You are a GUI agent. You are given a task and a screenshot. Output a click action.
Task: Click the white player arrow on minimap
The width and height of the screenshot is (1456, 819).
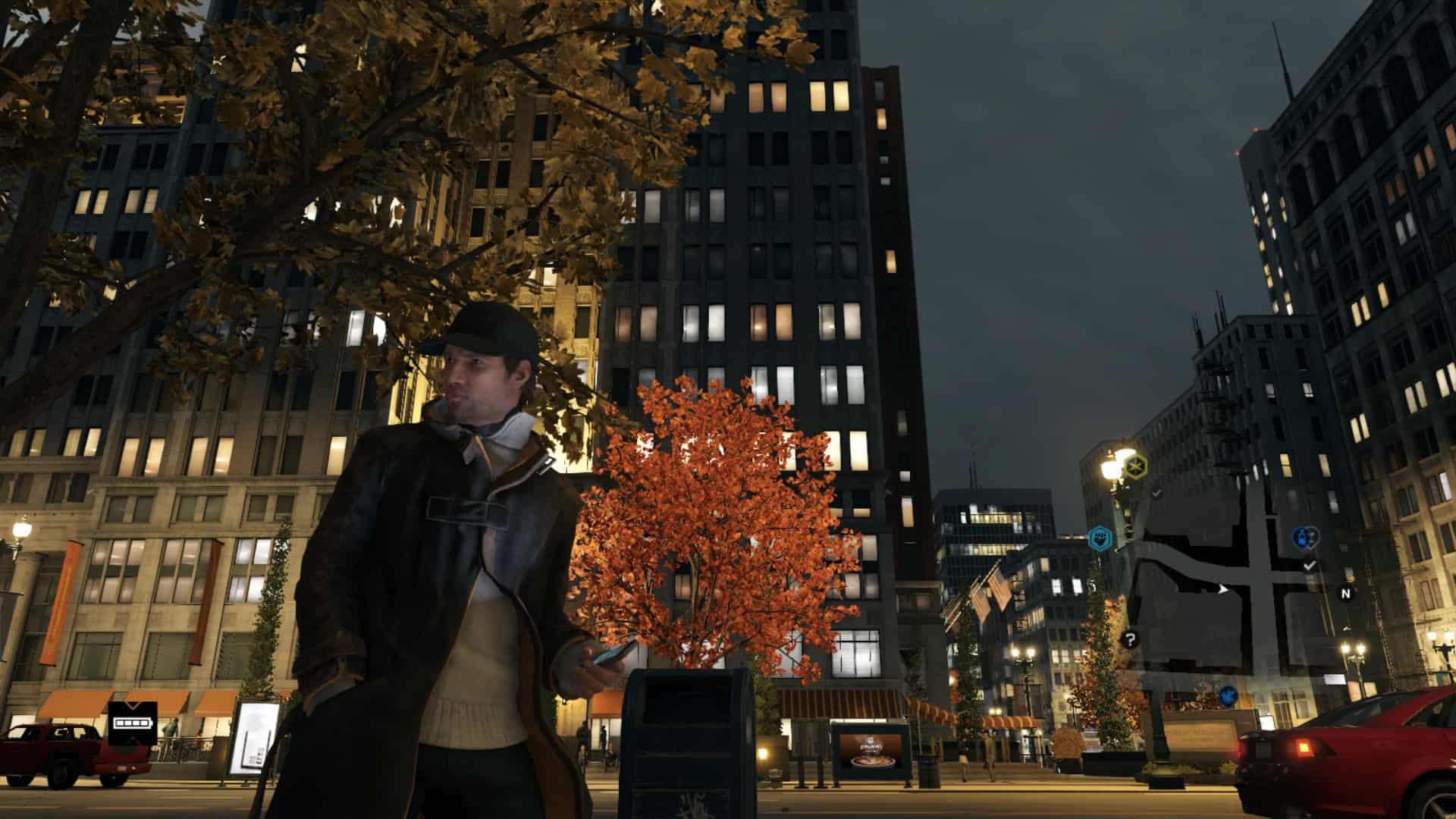click(x=1222, y=588)
